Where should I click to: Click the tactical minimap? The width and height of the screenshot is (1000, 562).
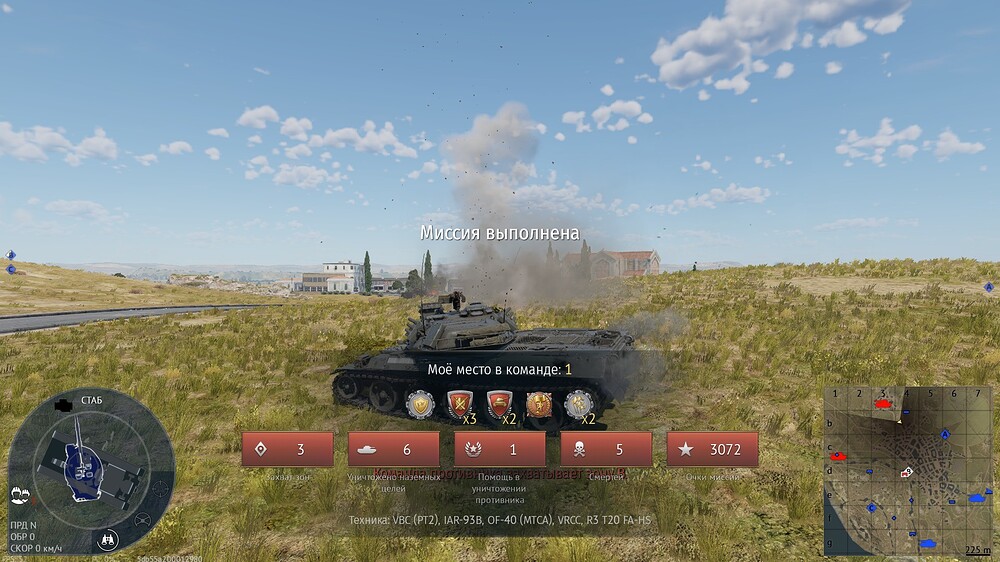pos(909,470)
